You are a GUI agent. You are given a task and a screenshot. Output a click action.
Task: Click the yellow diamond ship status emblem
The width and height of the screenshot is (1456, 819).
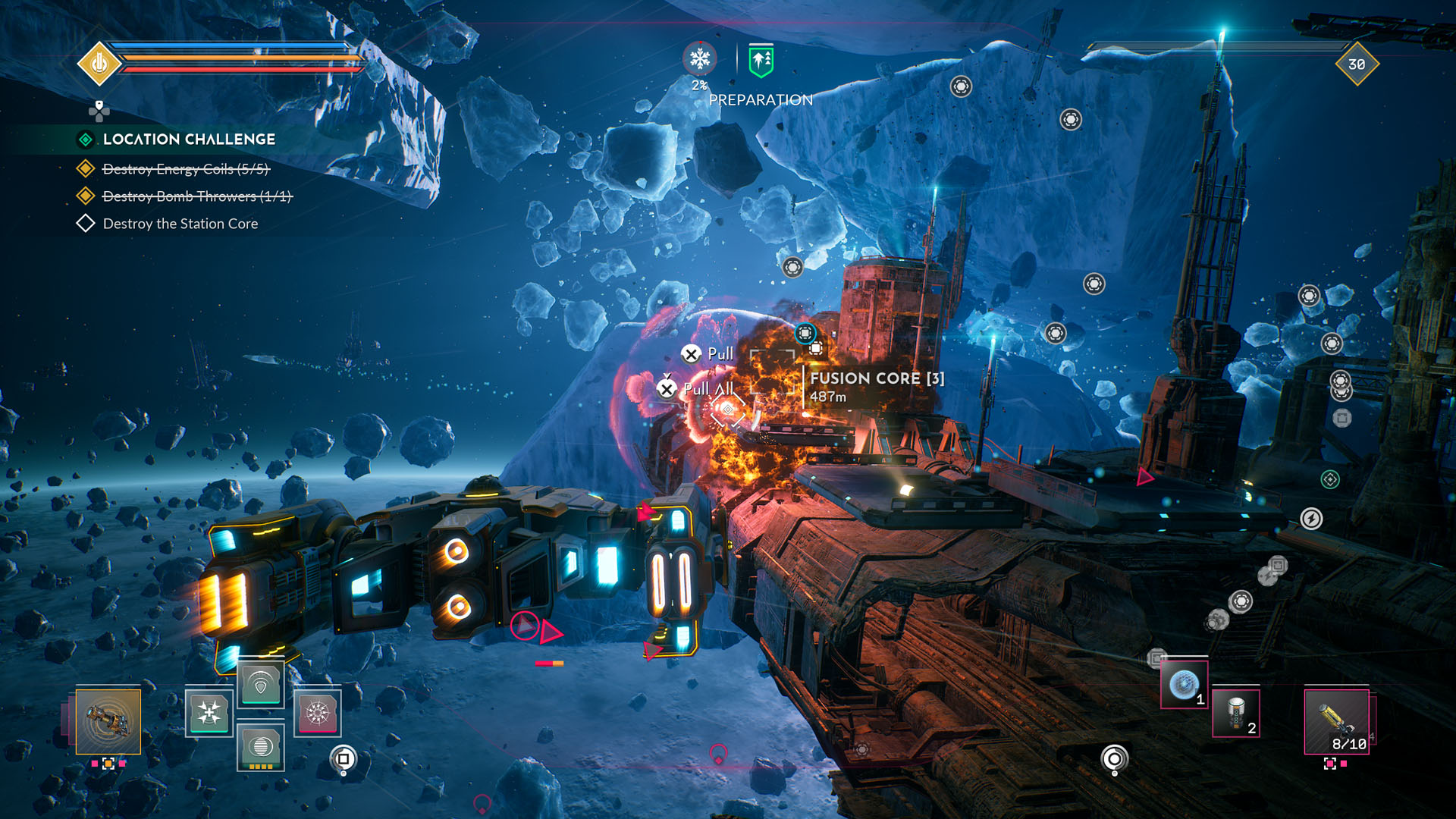[x=99, y=64]
